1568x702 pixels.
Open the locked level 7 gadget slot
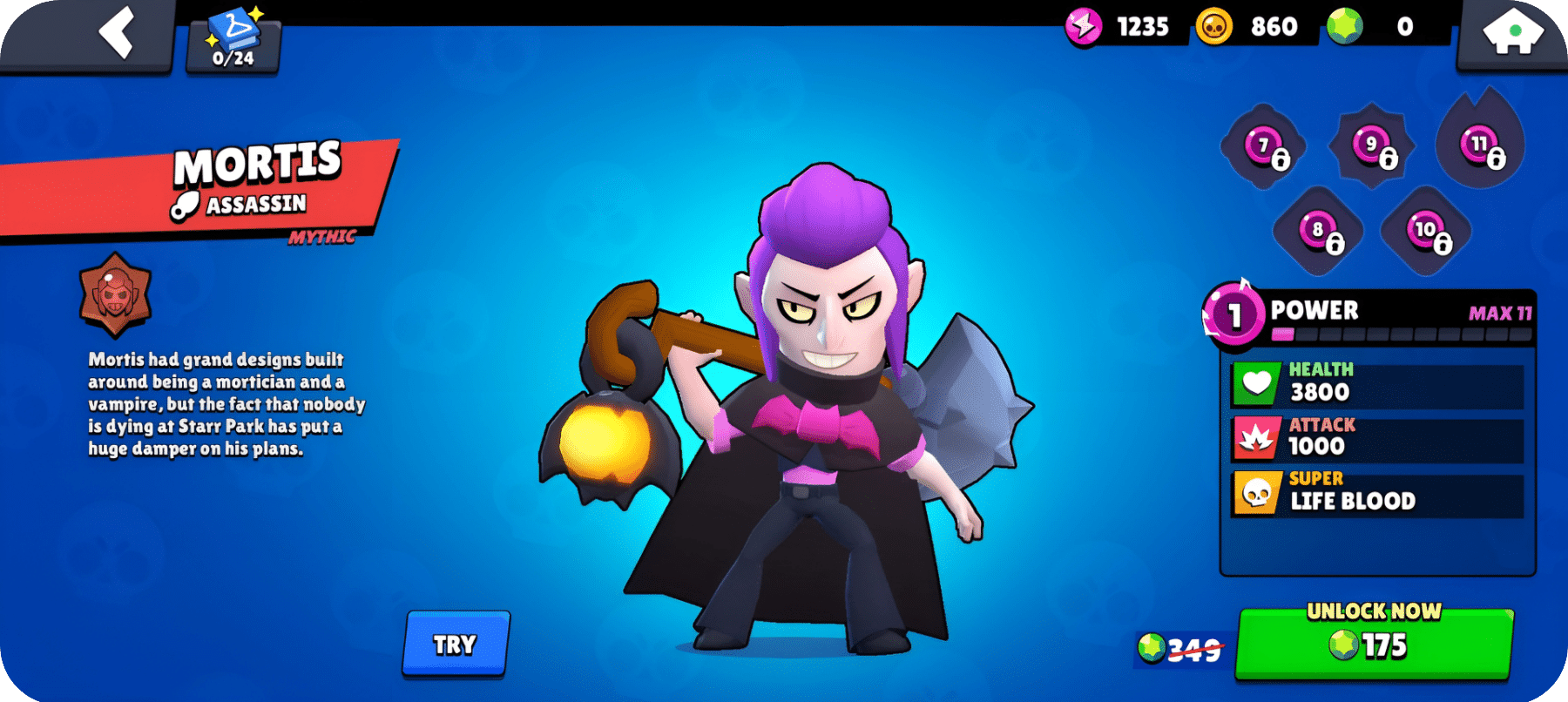point(1263,148)
